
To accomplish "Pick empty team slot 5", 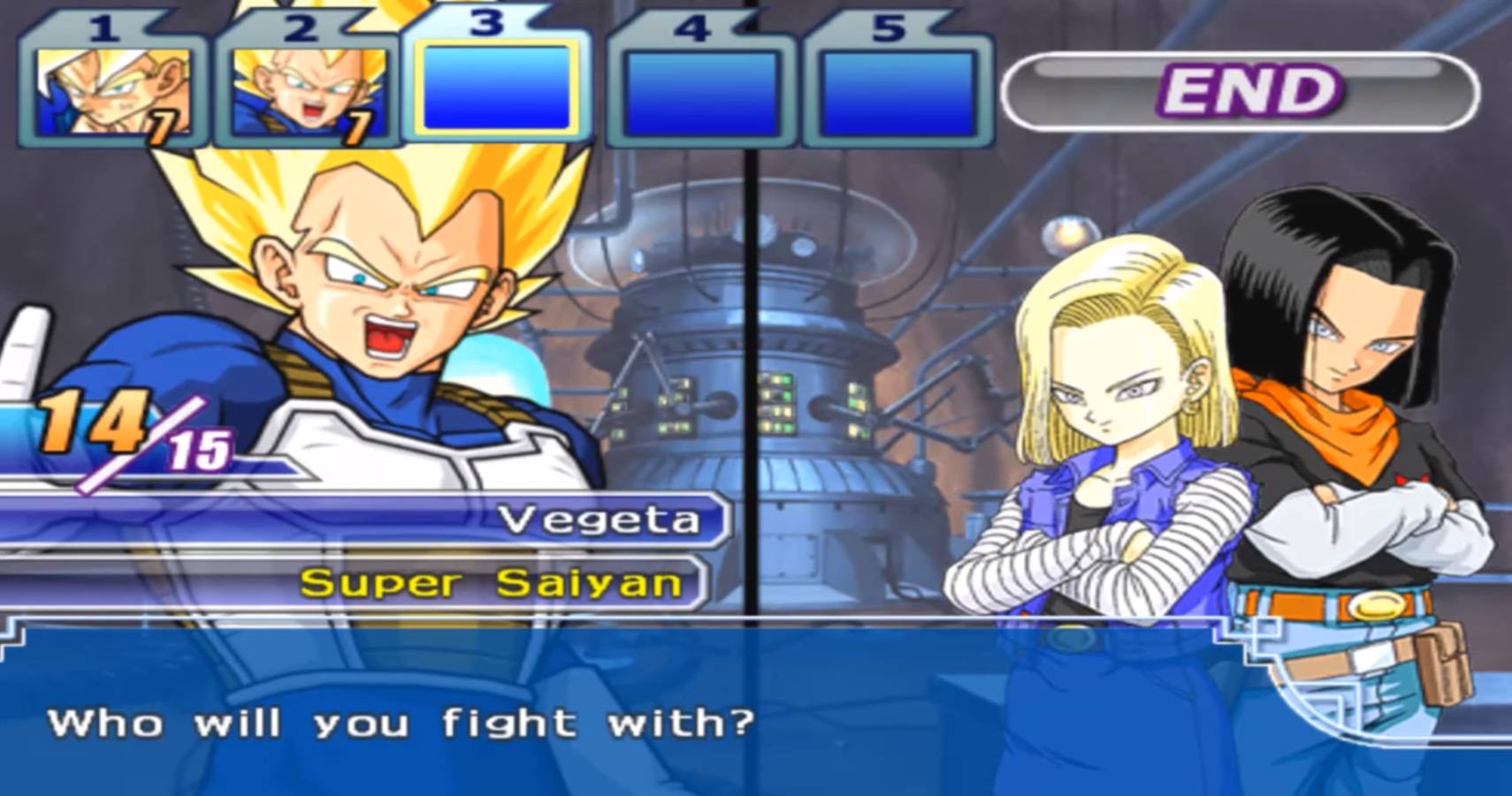I will click(x=897, y=92).
